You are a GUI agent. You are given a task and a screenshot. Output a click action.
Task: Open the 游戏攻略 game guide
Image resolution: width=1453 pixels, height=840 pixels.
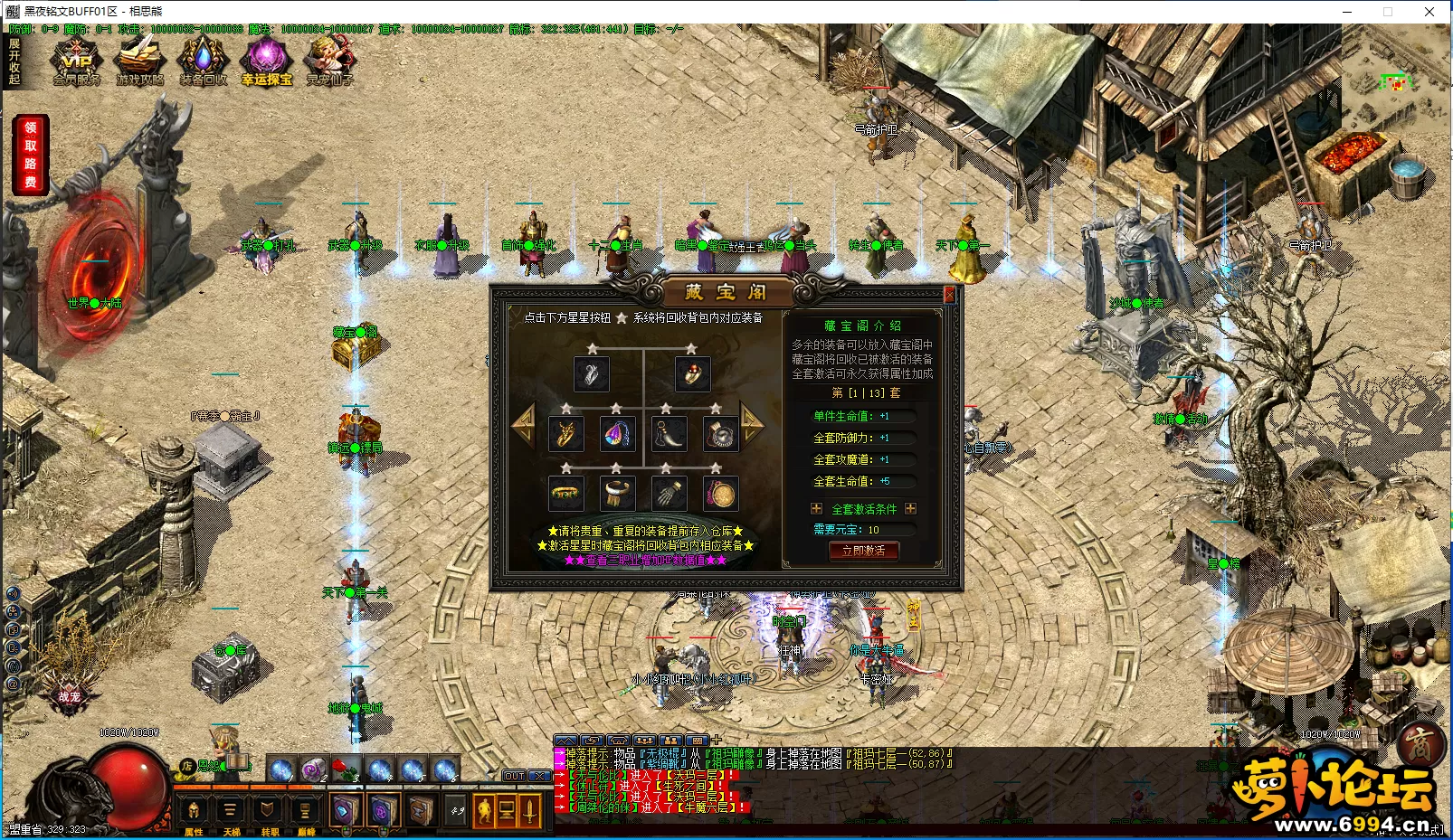(140, 61)
